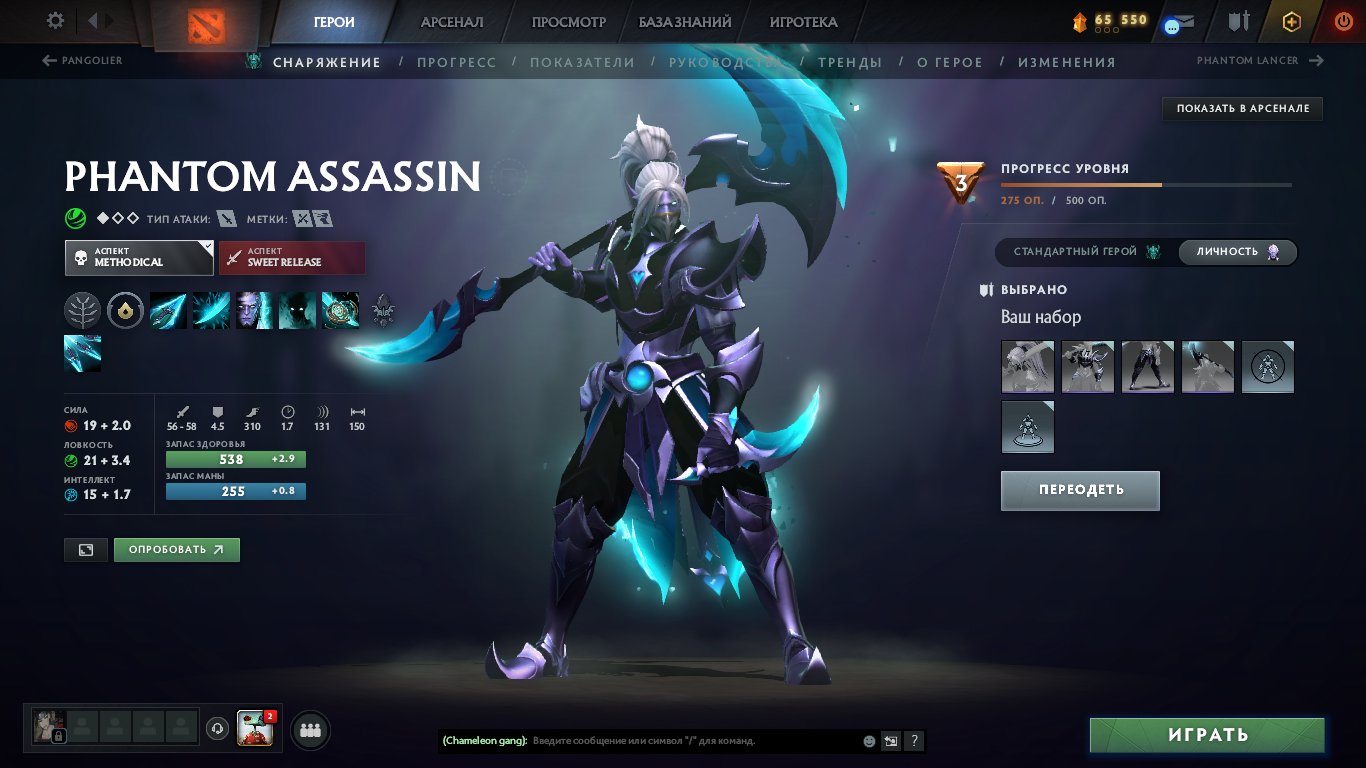Click the Dota 2 logo home button
The image size is (1366, 768).
[x=207, y=23]
